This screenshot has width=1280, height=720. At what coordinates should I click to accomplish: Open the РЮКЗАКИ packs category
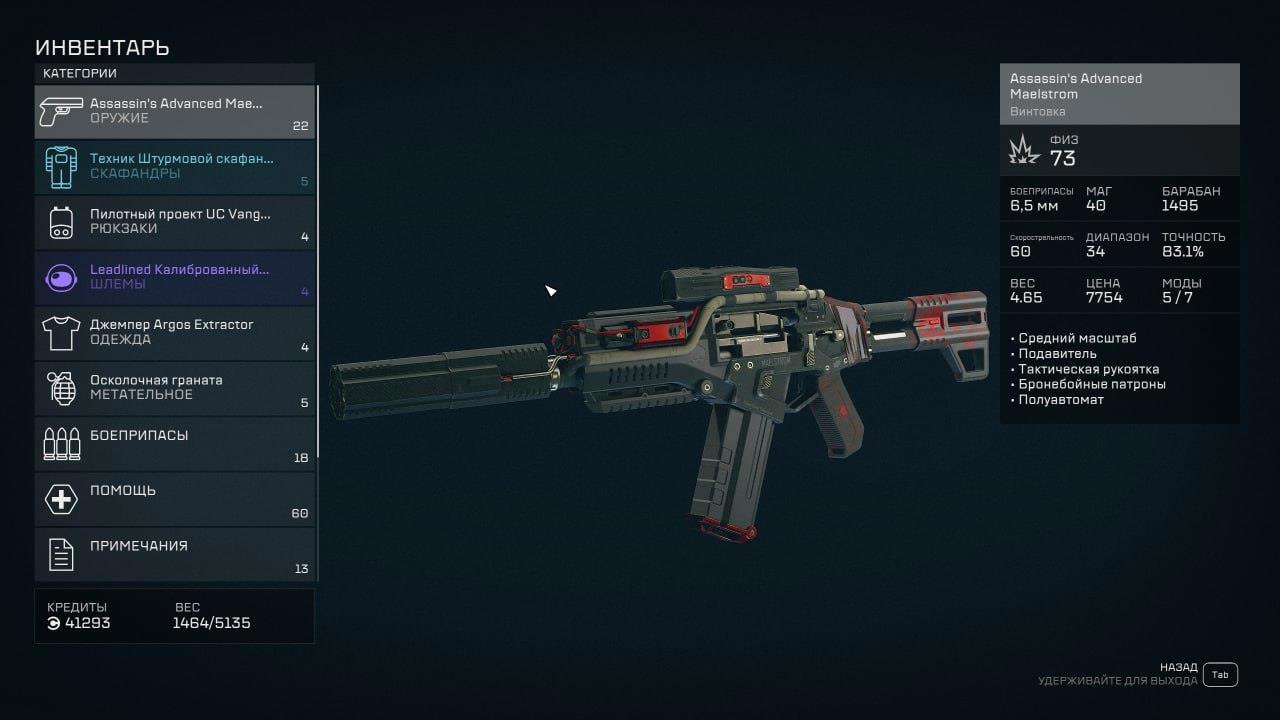point(175,221)
